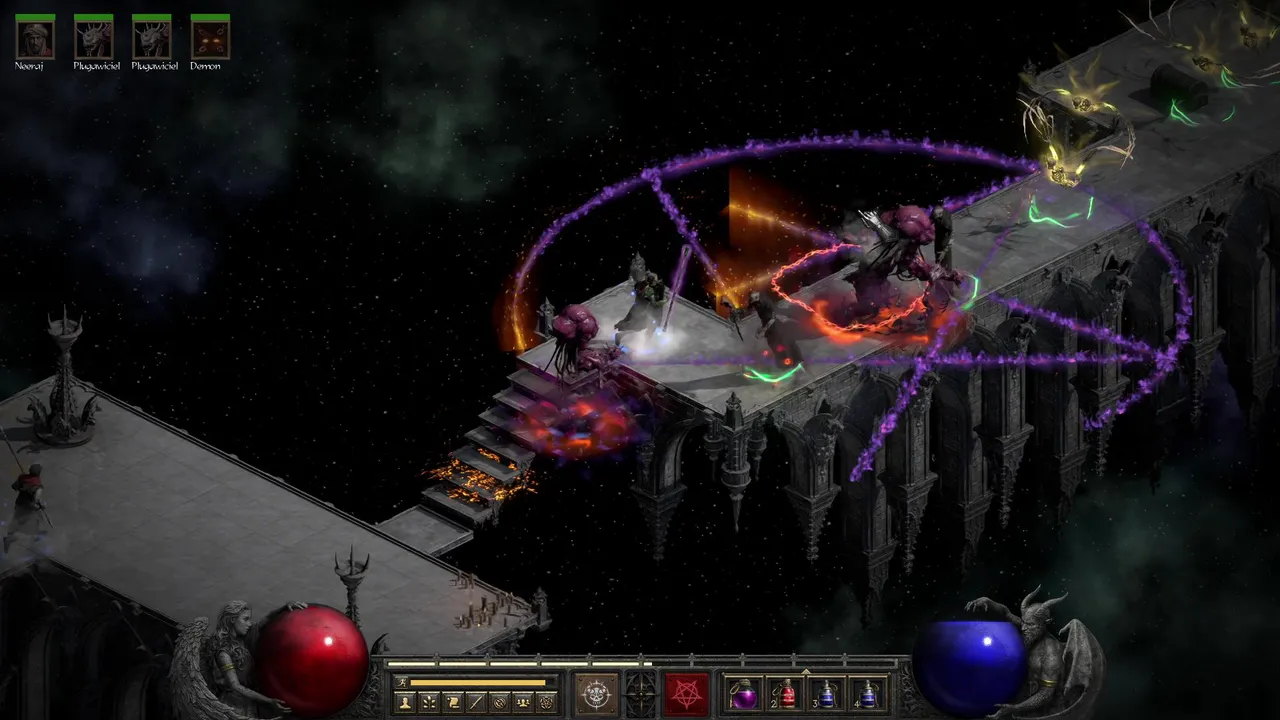Use the purple rejuvenation potion in belt
The image size is (1280, 720).
point(744,694)
